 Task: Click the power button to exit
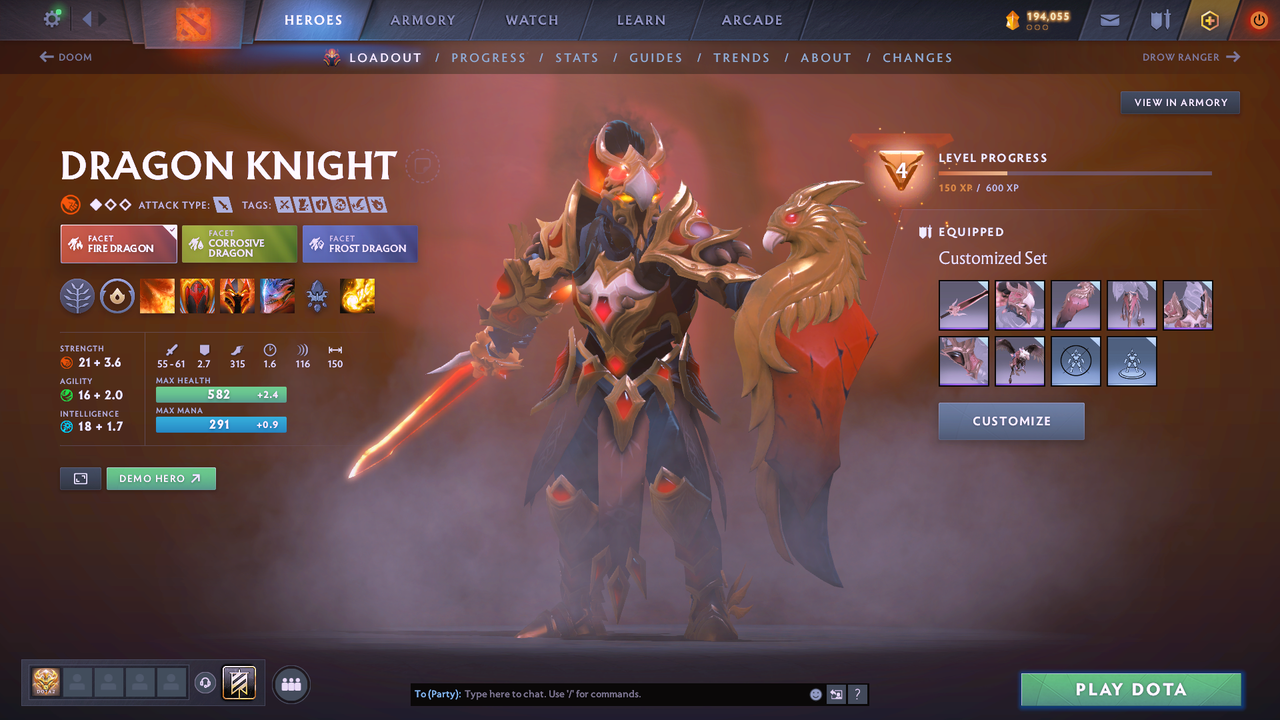1258,20
